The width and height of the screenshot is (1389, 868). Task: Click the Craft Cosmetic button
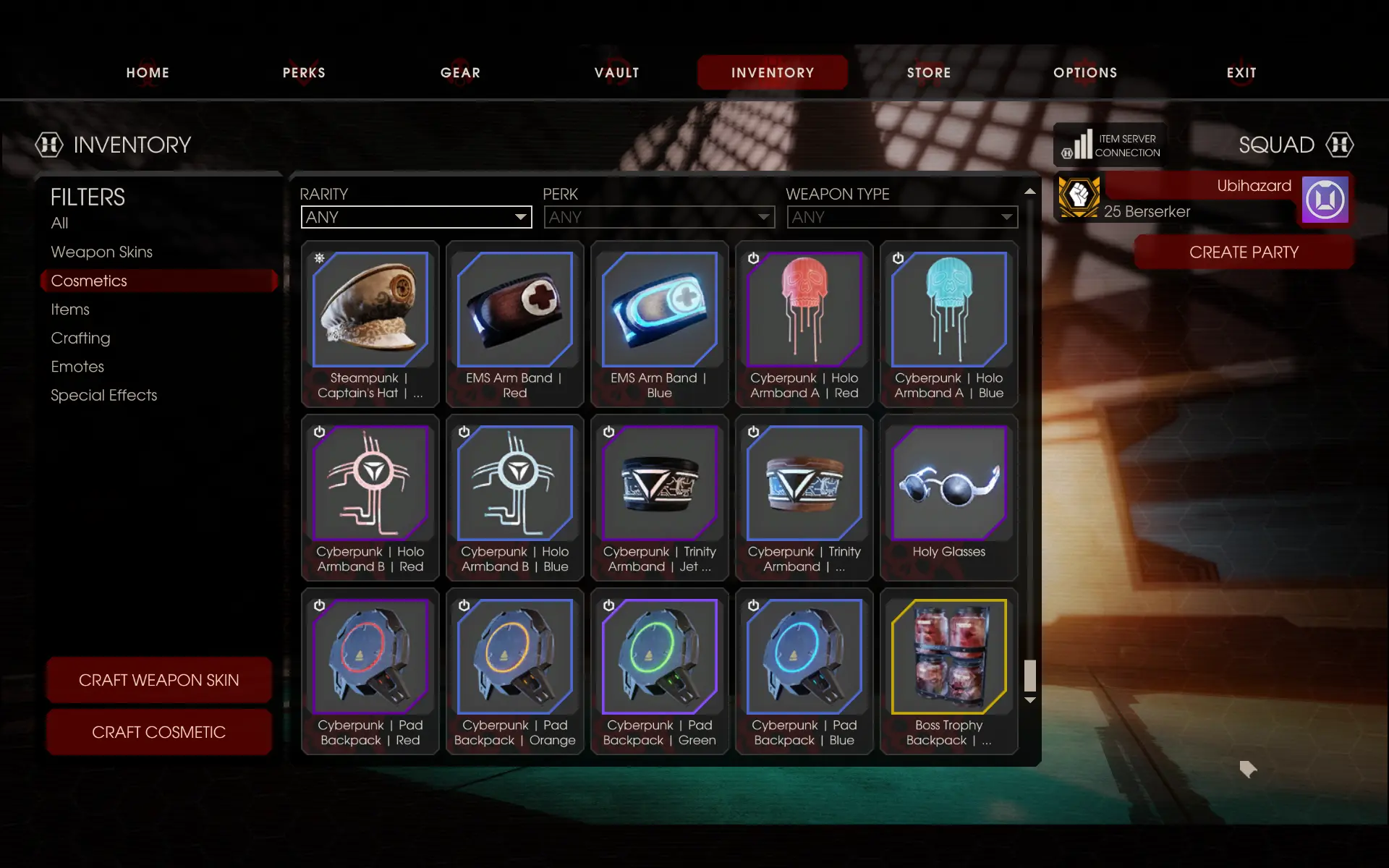(x=158, y=732)
